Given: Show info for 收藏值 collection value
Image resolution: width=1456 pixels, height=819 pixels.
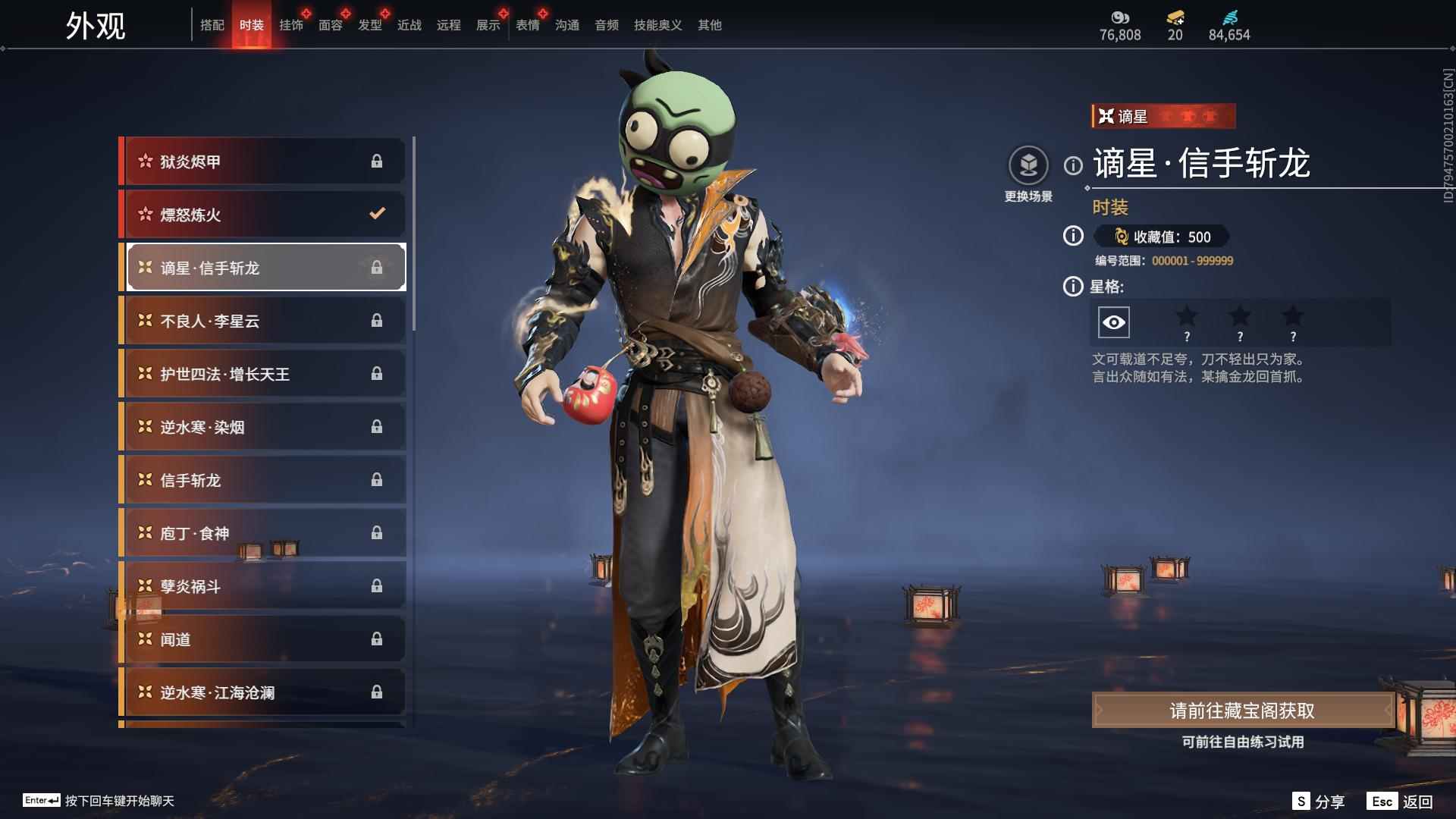Looking at the screenshot, I should pyautogui.click(x=1073, y=237).
